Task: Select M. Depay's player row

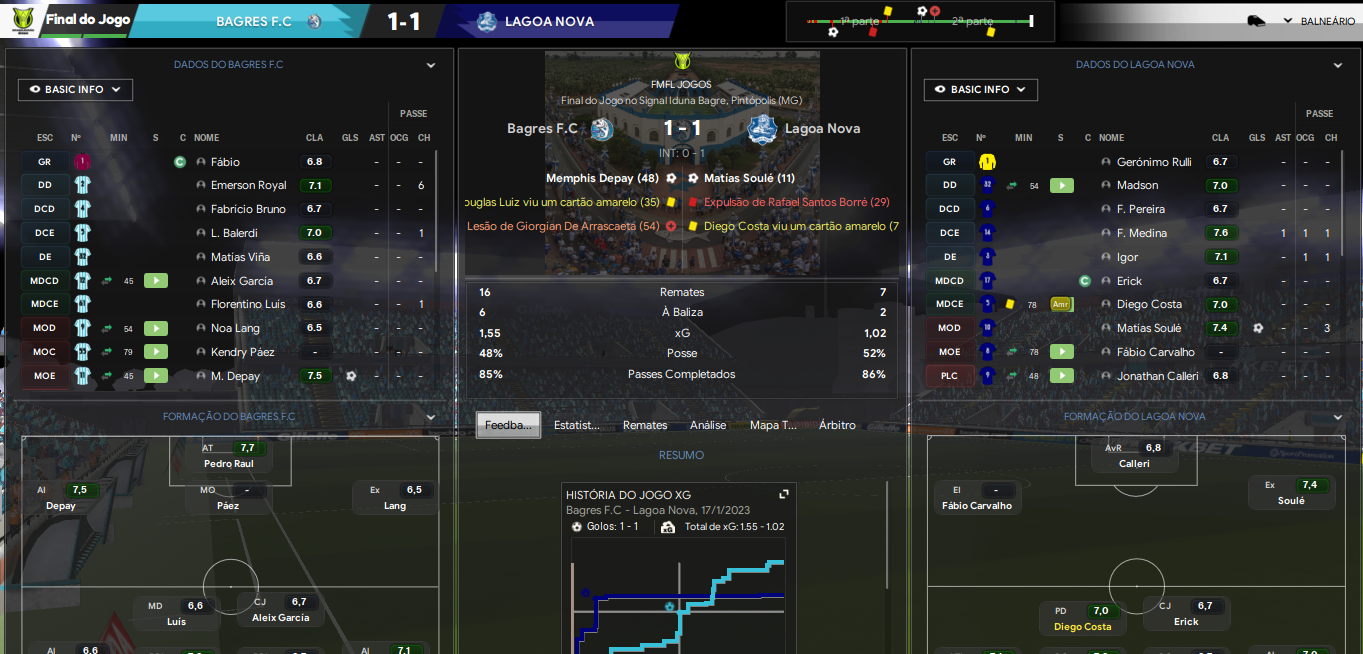Action: (x=235, y=376)
